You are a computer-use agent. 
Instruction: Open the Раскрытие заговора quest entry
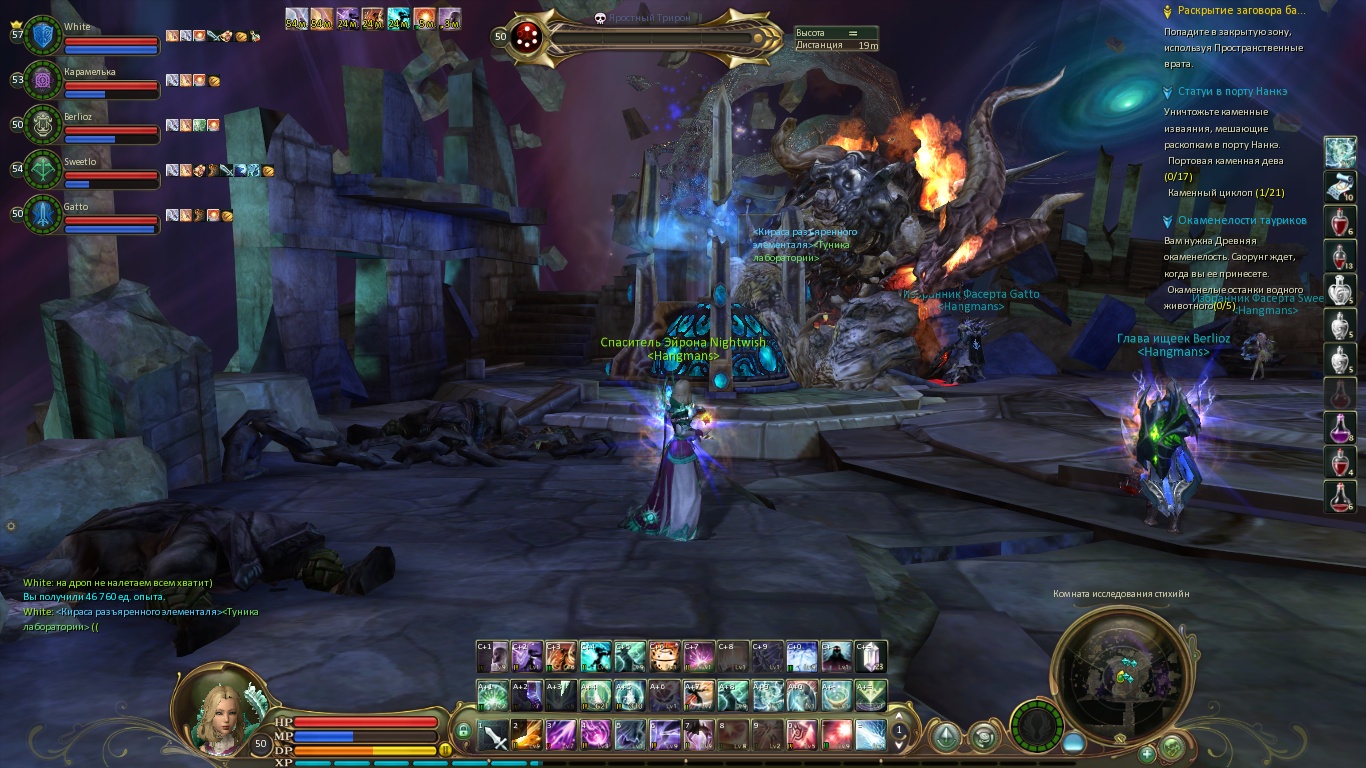pos(1241,11)
